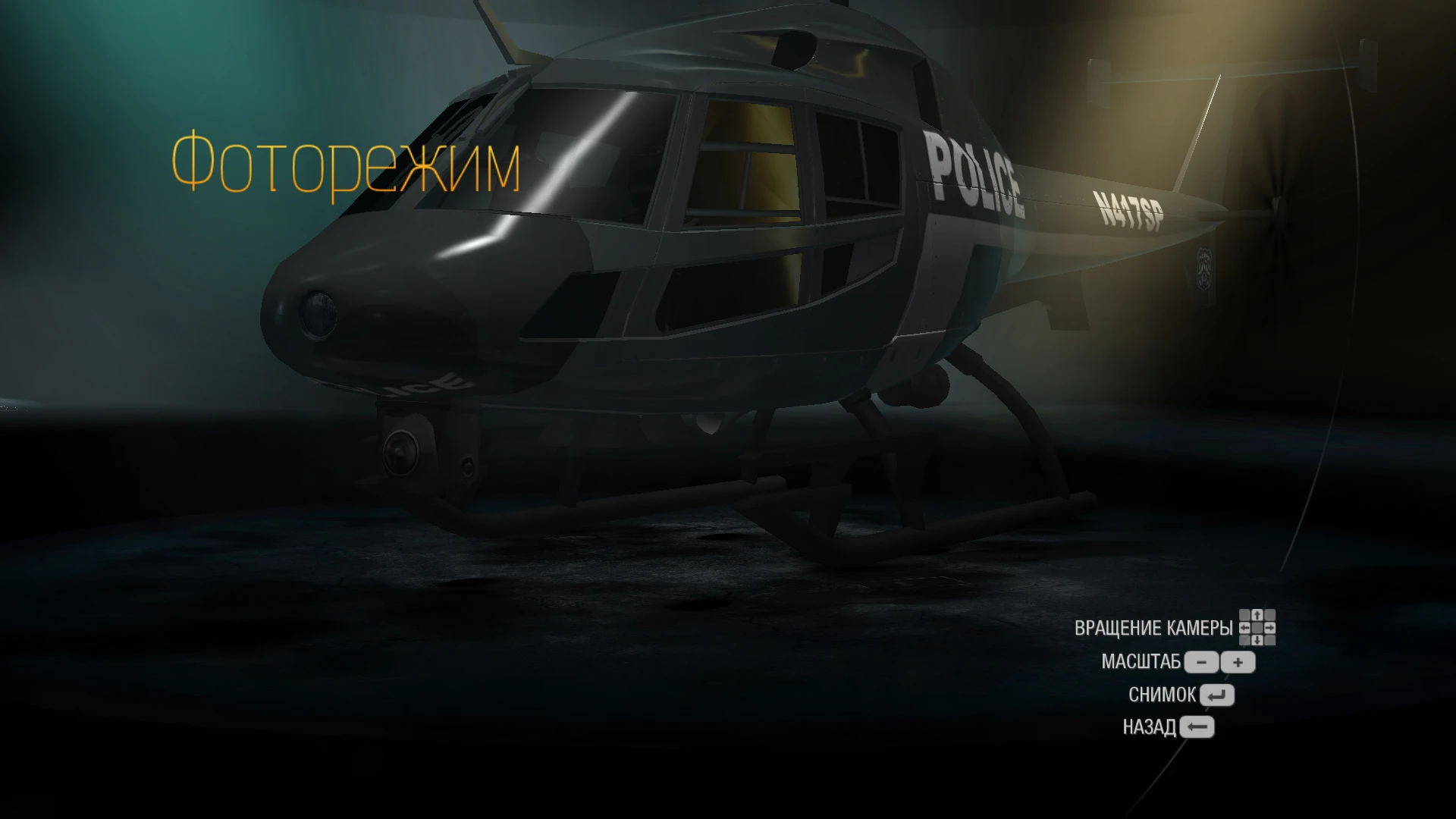
Task: Click the Enter key icon beside СНИМОК
Action: click(1218, 695)
